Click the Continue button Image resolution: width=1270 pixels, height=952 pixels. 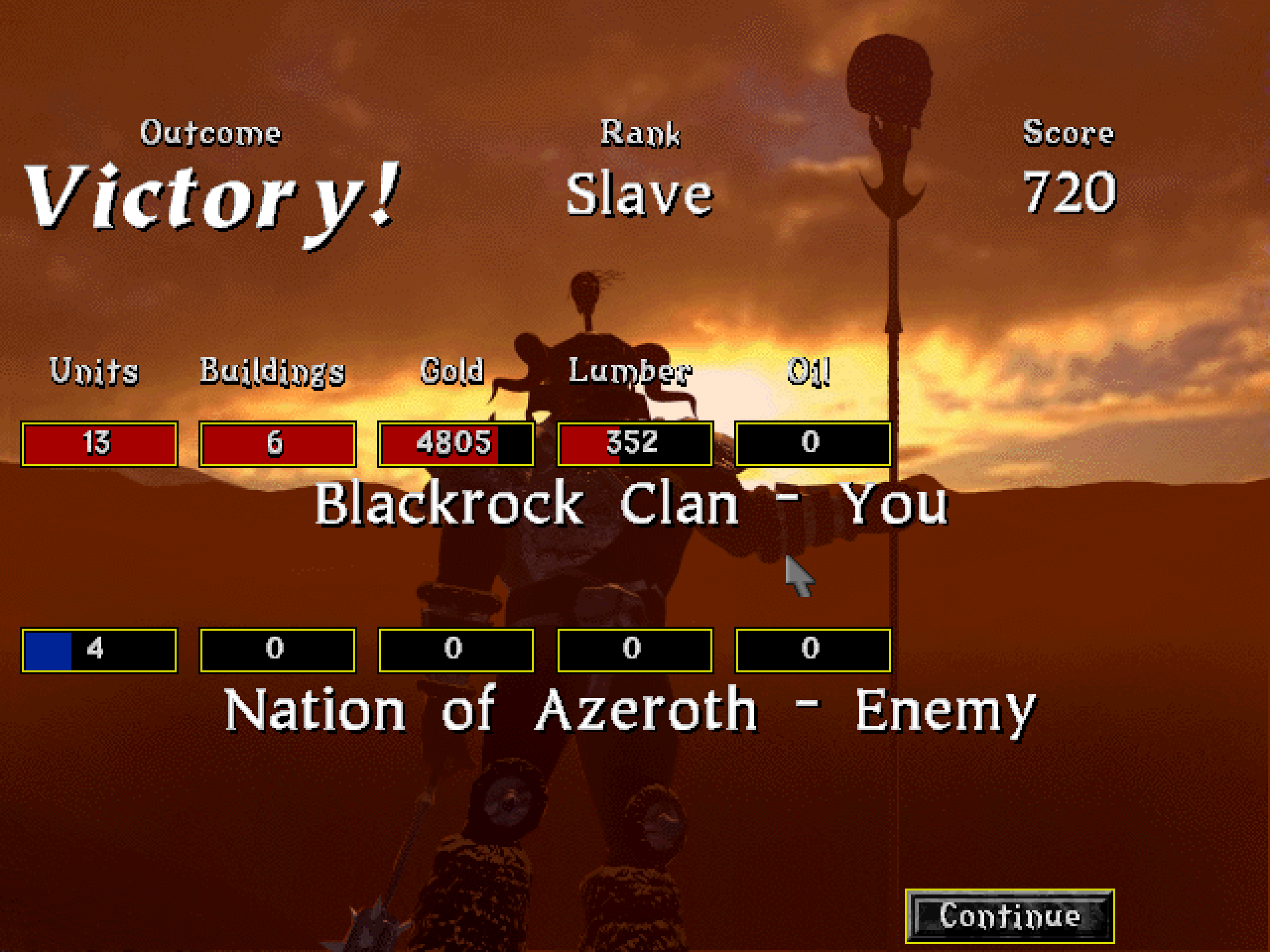pos(1009,916)
